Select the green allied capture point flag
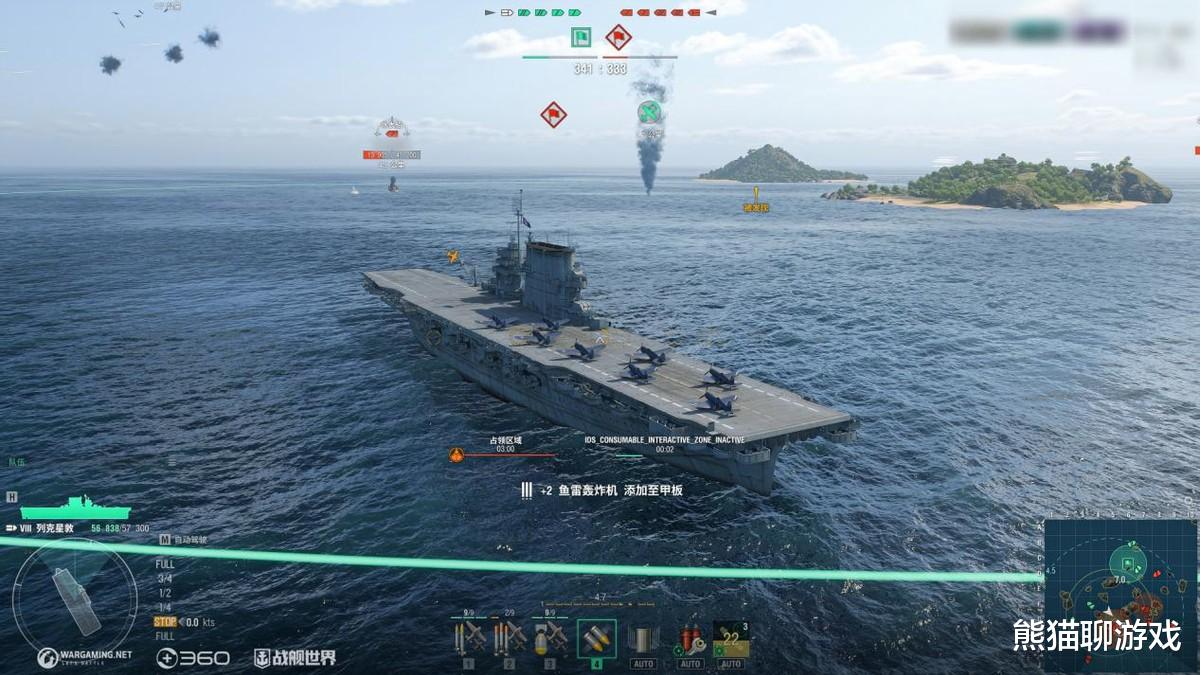Viewport: 1200px width, 675px height. coord(581,38)
